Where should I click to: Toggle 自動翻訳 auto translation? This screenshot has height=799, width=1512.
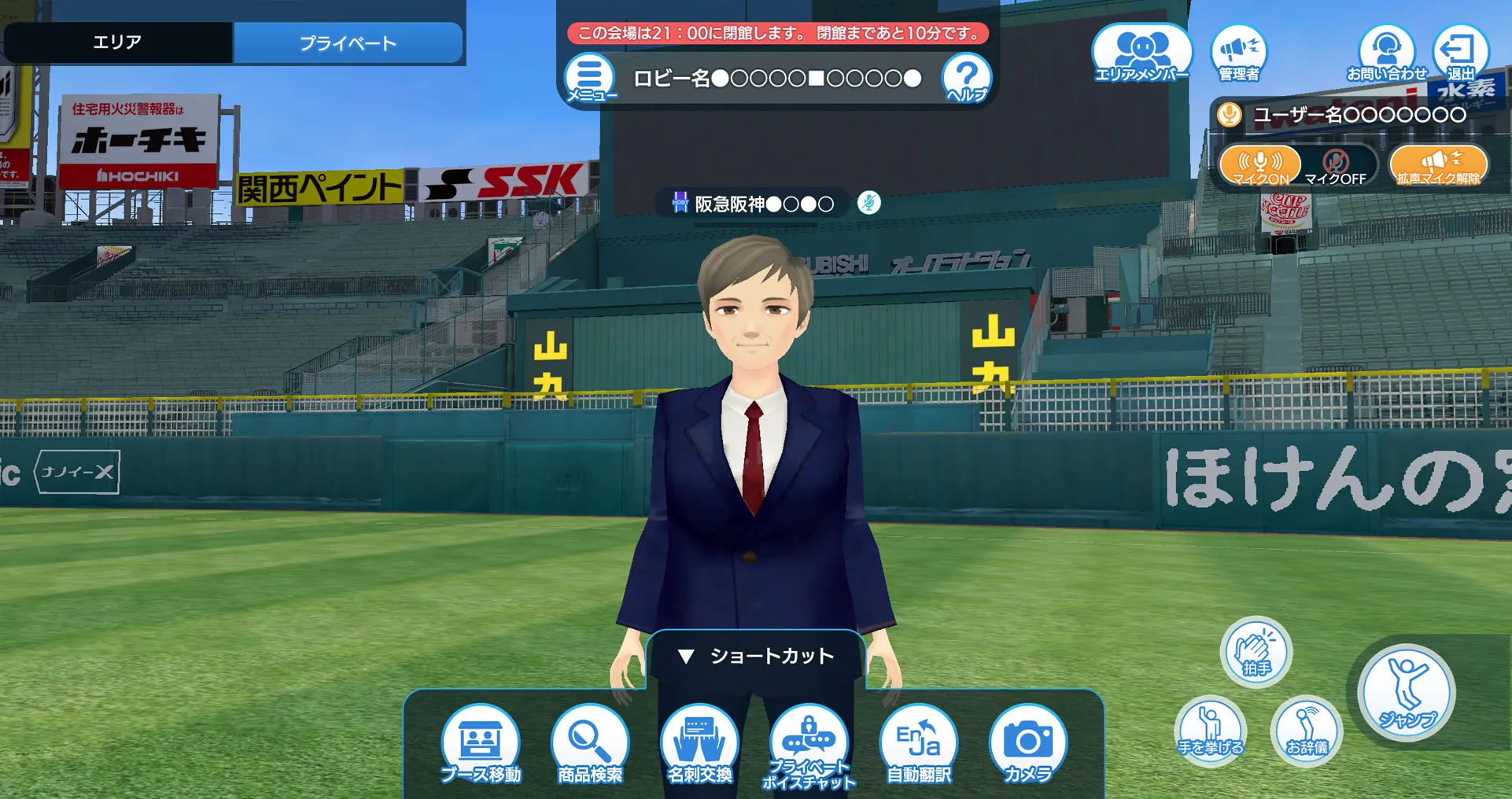pos(919,744)
